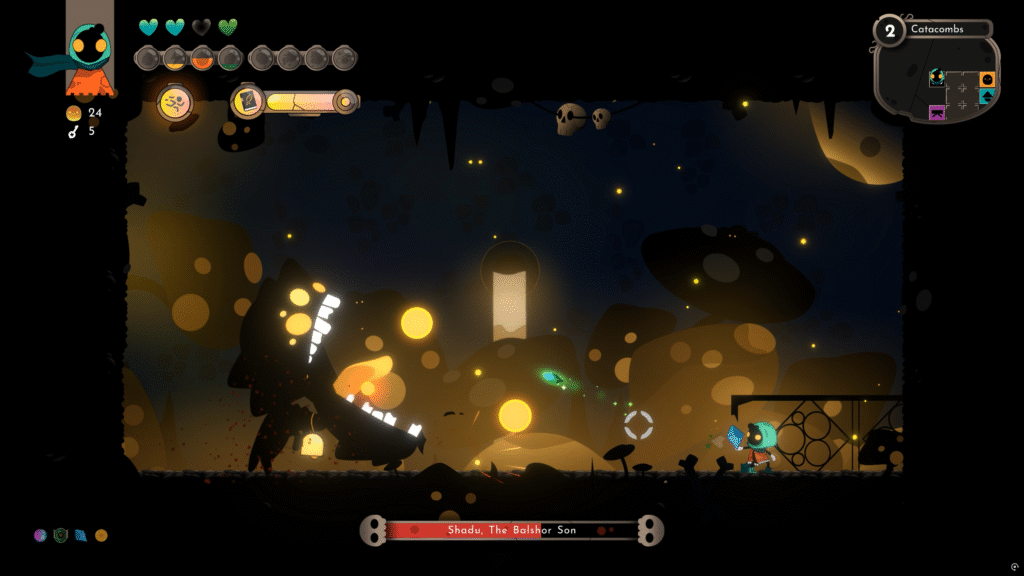Click the pink orb item icon
Screen dimensions: 1024x576
40,535
